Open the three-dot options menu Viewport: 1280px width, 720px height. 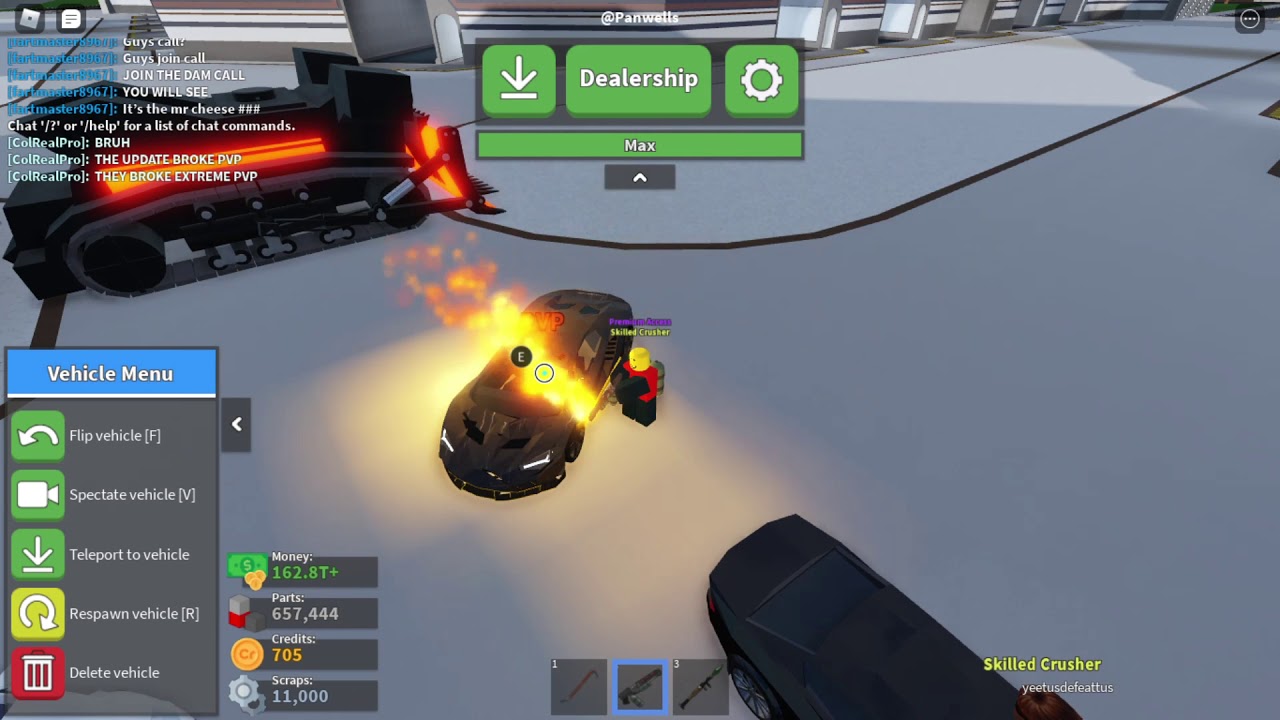pyautogui.click(x=1250, y=19)
